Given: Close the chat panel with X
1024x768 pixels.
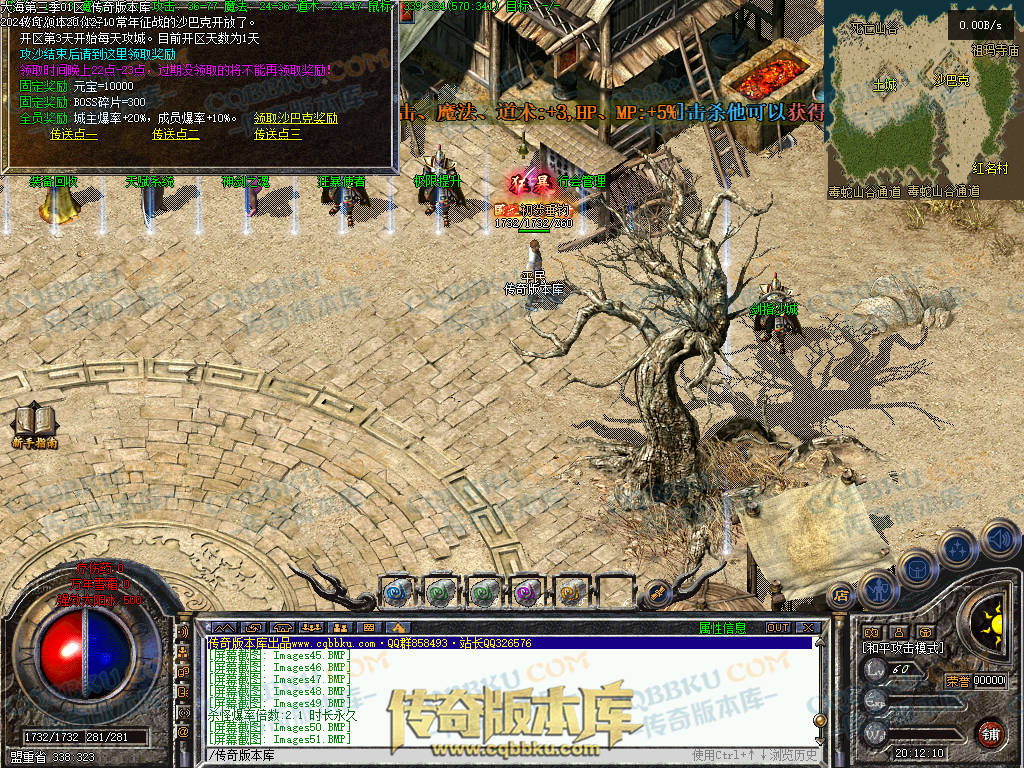Looking at the screenshot, I should pyautogui.click(x=809, y=628).
